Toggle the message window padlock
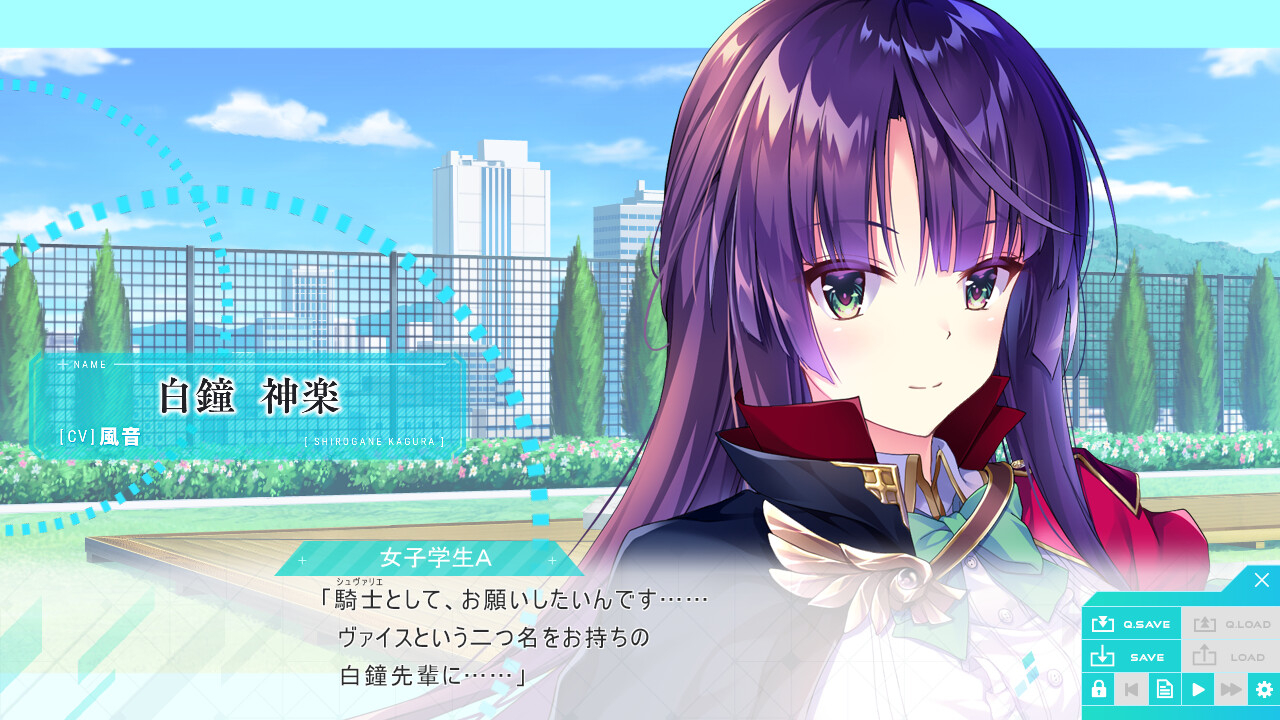This screenshot has height=720, width=1280. pyautogui.click(x=1098, y=689)
